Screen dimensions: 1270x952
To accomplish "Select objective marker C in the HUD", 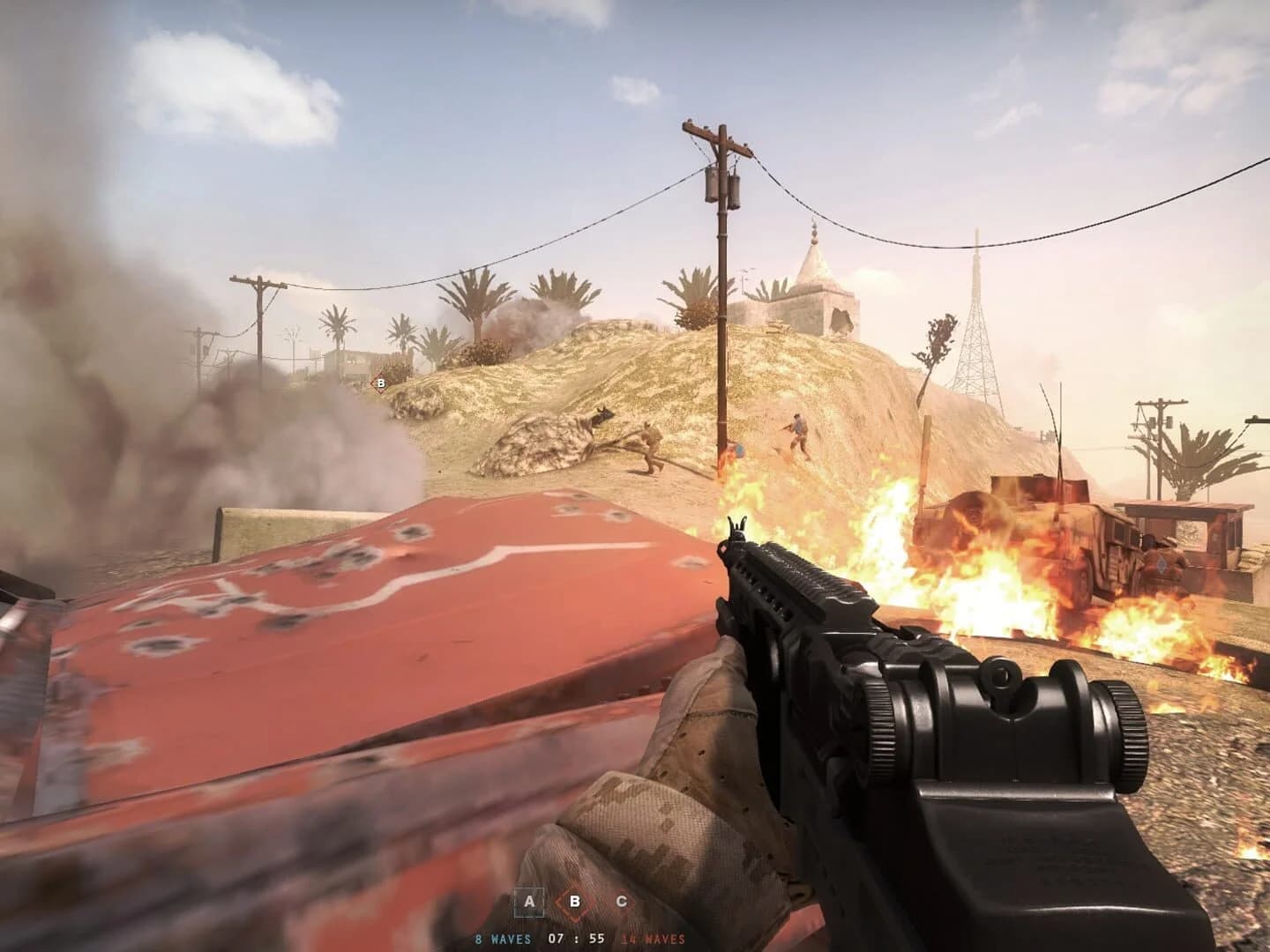I will [x=623, y=902].
